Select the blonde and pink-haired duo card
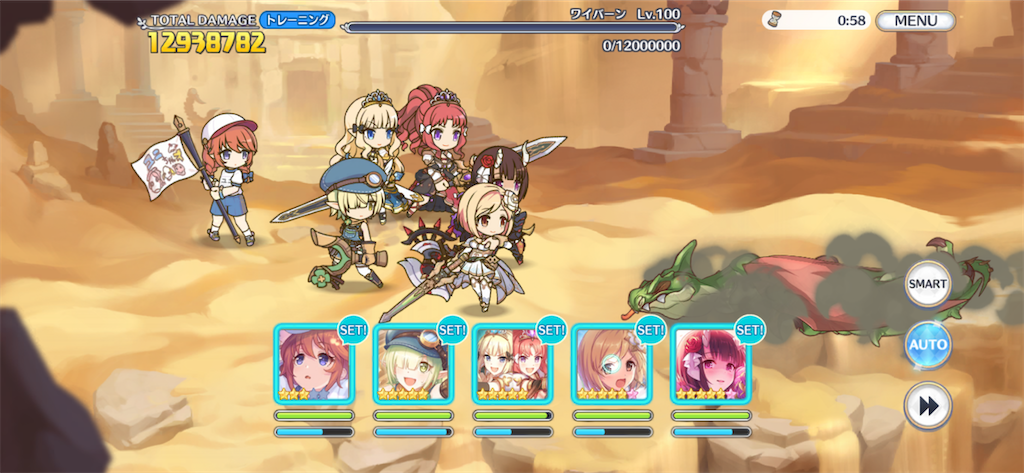This screenshot has height=473, width=1024. click(512, 364)
